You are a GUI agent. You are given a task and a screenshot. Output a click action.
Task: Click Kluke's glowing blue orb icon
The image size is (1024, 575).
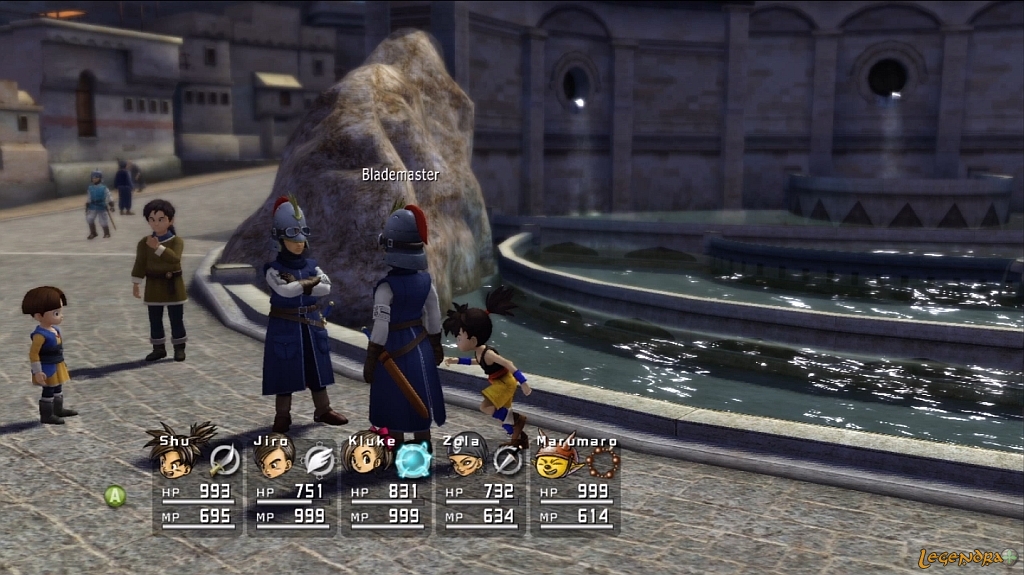click(412, 460)
